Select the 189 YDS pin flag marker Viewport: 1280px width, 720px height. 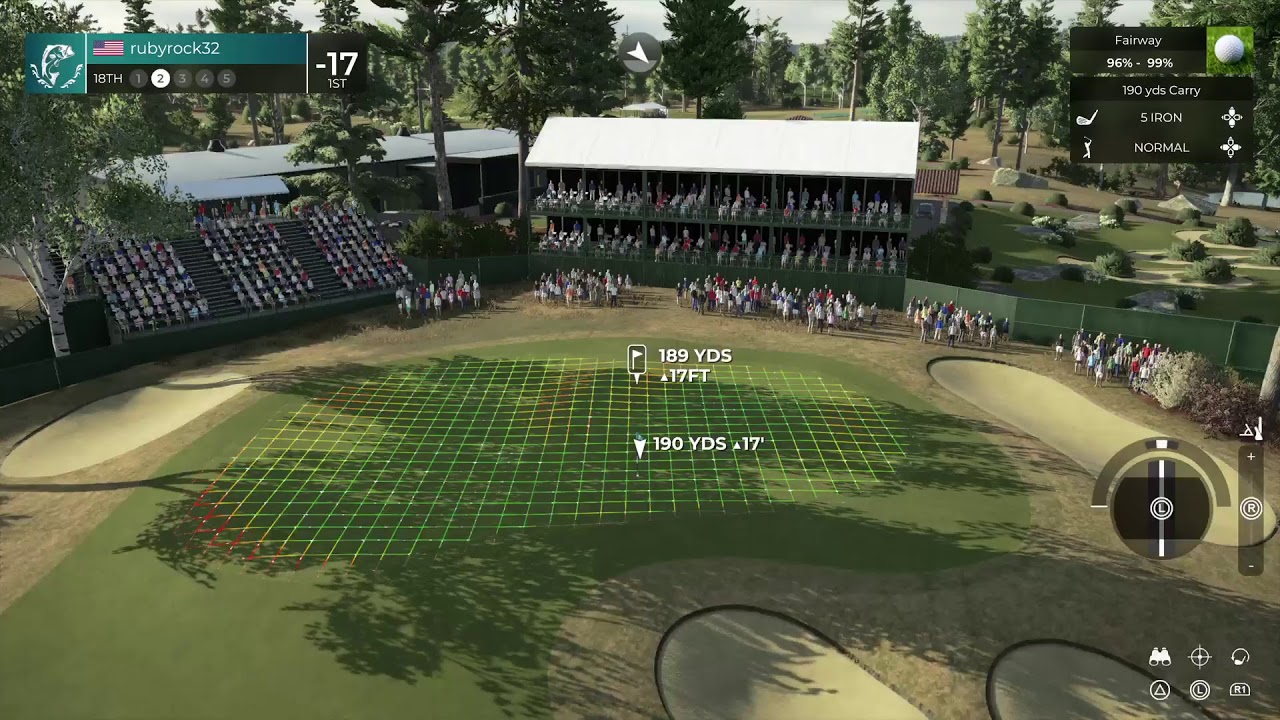click(637, 362)
